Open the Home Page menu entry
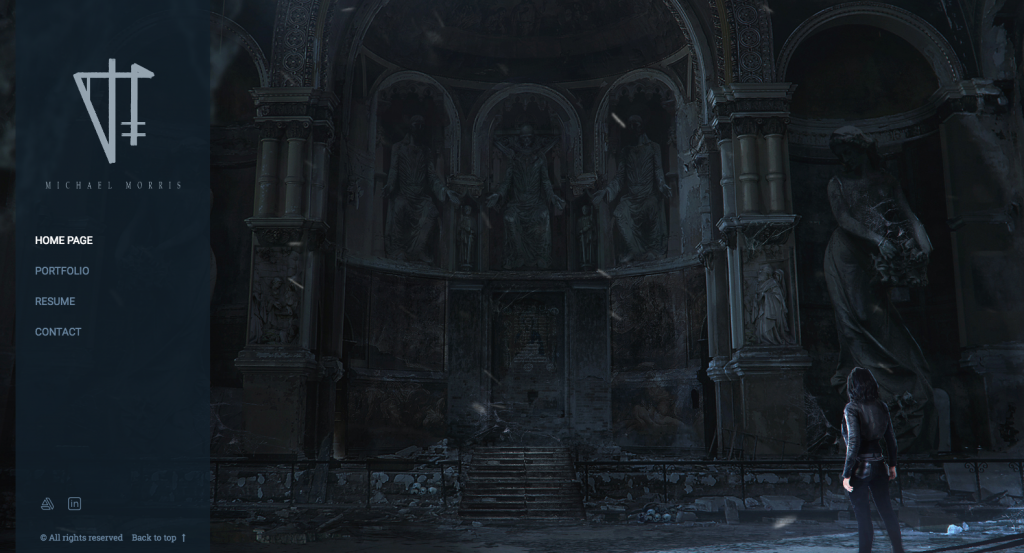The image size is (1024, 553). (64, 240)
